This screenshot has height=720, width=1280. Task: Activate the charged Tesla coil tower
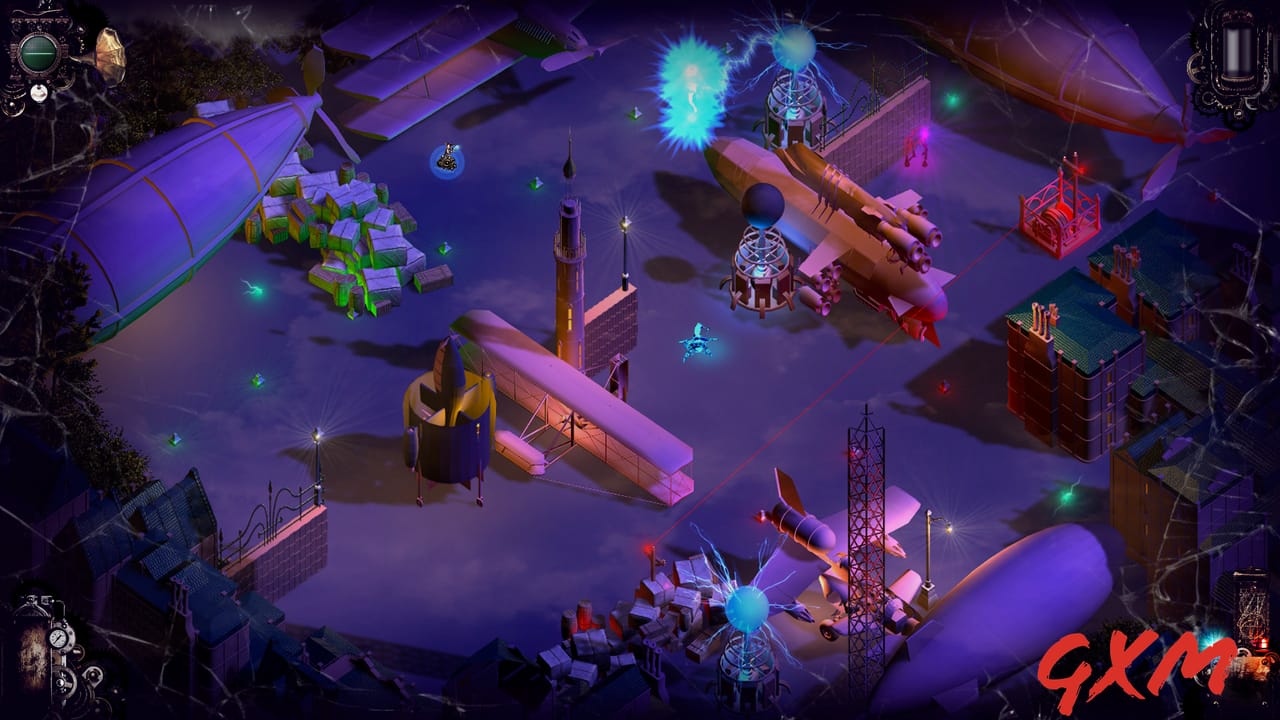tap(790, 90)
